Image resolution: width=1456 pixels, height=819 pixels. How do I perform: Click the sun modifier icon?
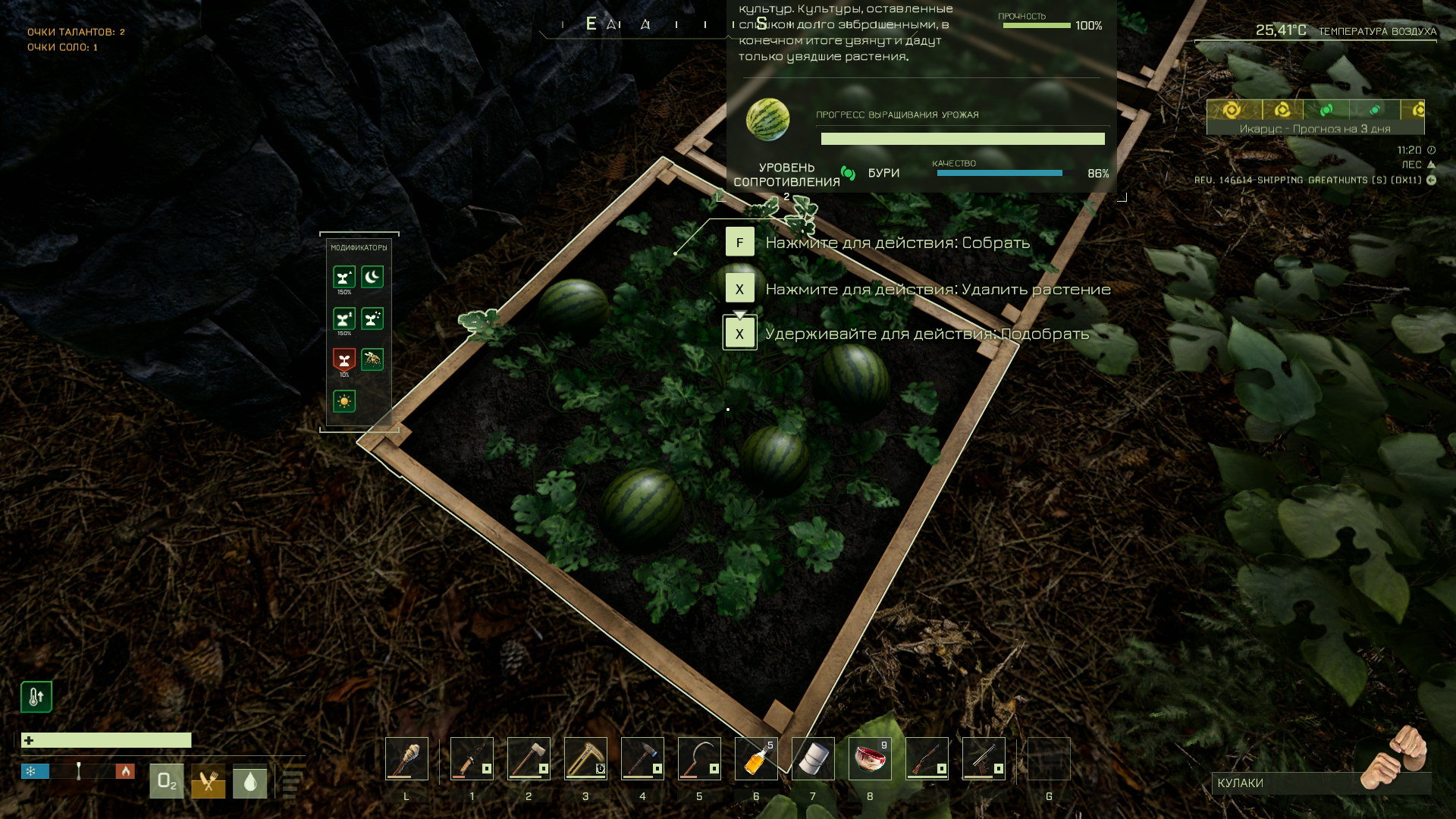344,400
